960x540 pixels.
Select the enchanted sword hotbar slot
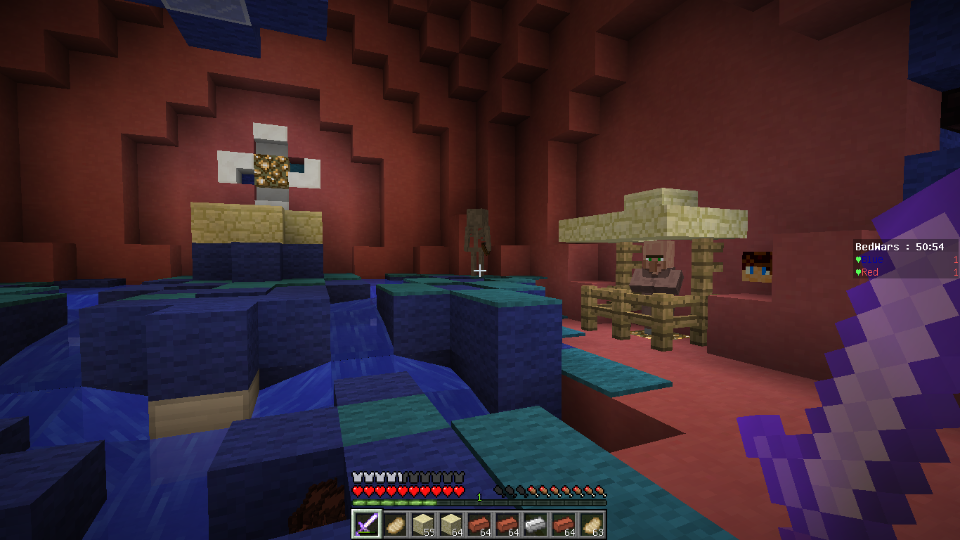[x=366, y=524]
